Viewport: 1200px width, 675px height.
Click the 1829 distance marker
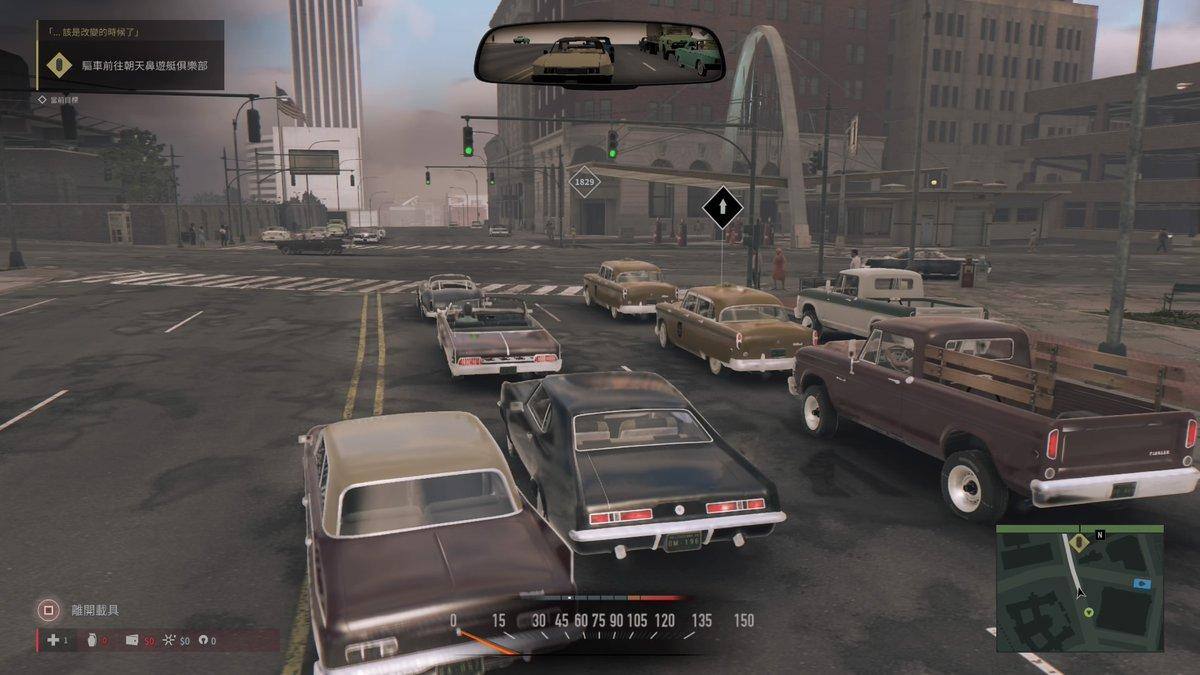click(584, 183)
